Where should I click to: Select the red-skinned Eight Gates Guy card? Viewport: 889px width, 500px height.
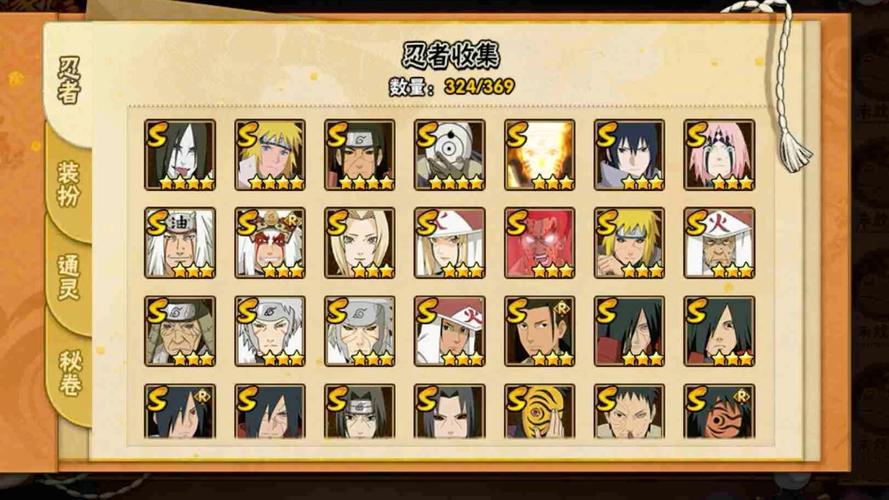(x=539, y=243)
